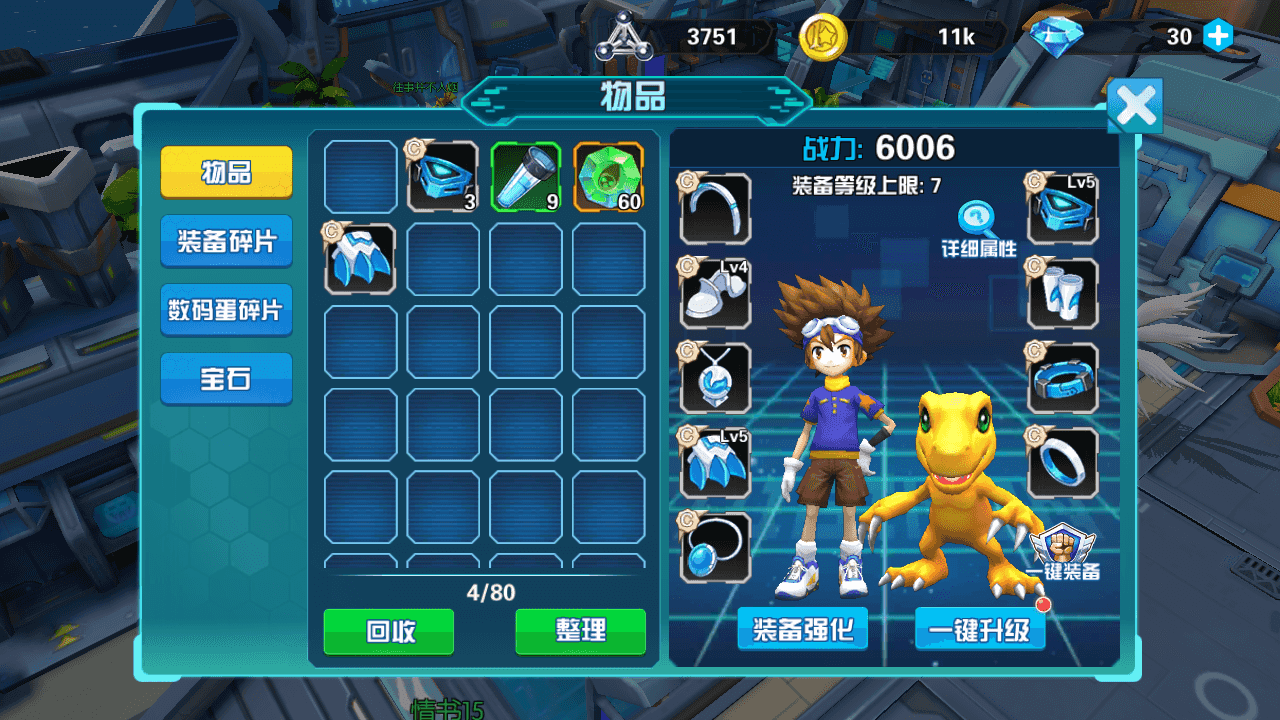The image size is (1280, 720).
Task: Select the 物品 items tab
Action: 226,172
